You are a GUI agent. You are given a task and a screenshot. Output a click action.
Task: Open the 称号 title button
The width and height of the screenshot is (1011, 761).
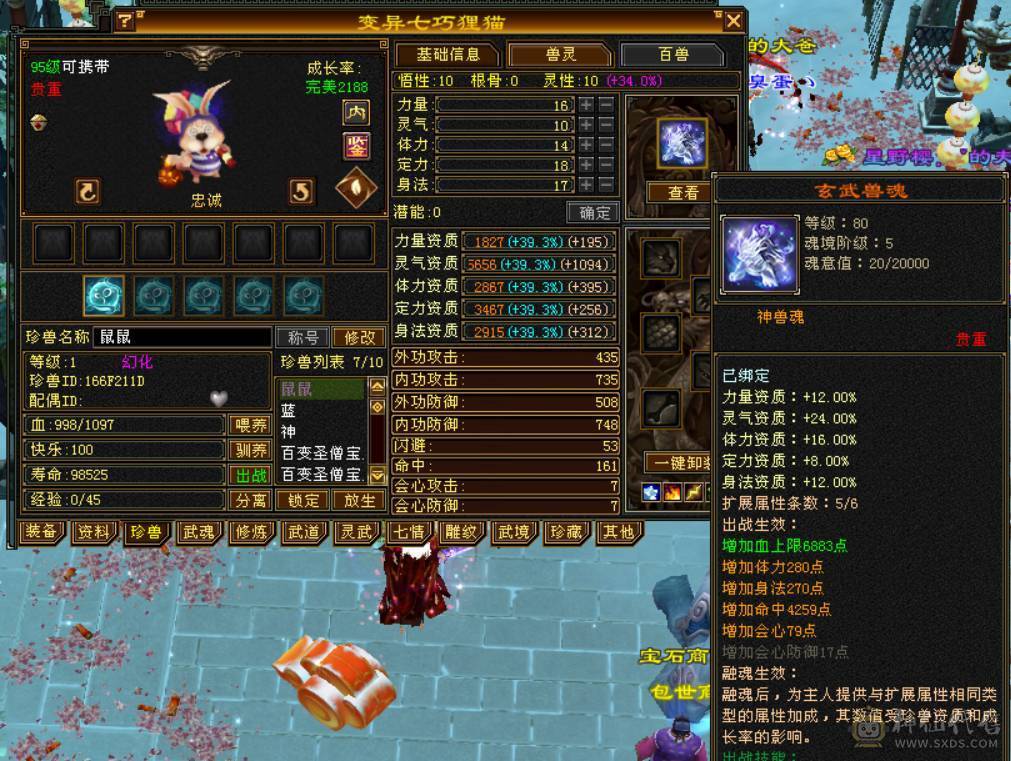303,338
